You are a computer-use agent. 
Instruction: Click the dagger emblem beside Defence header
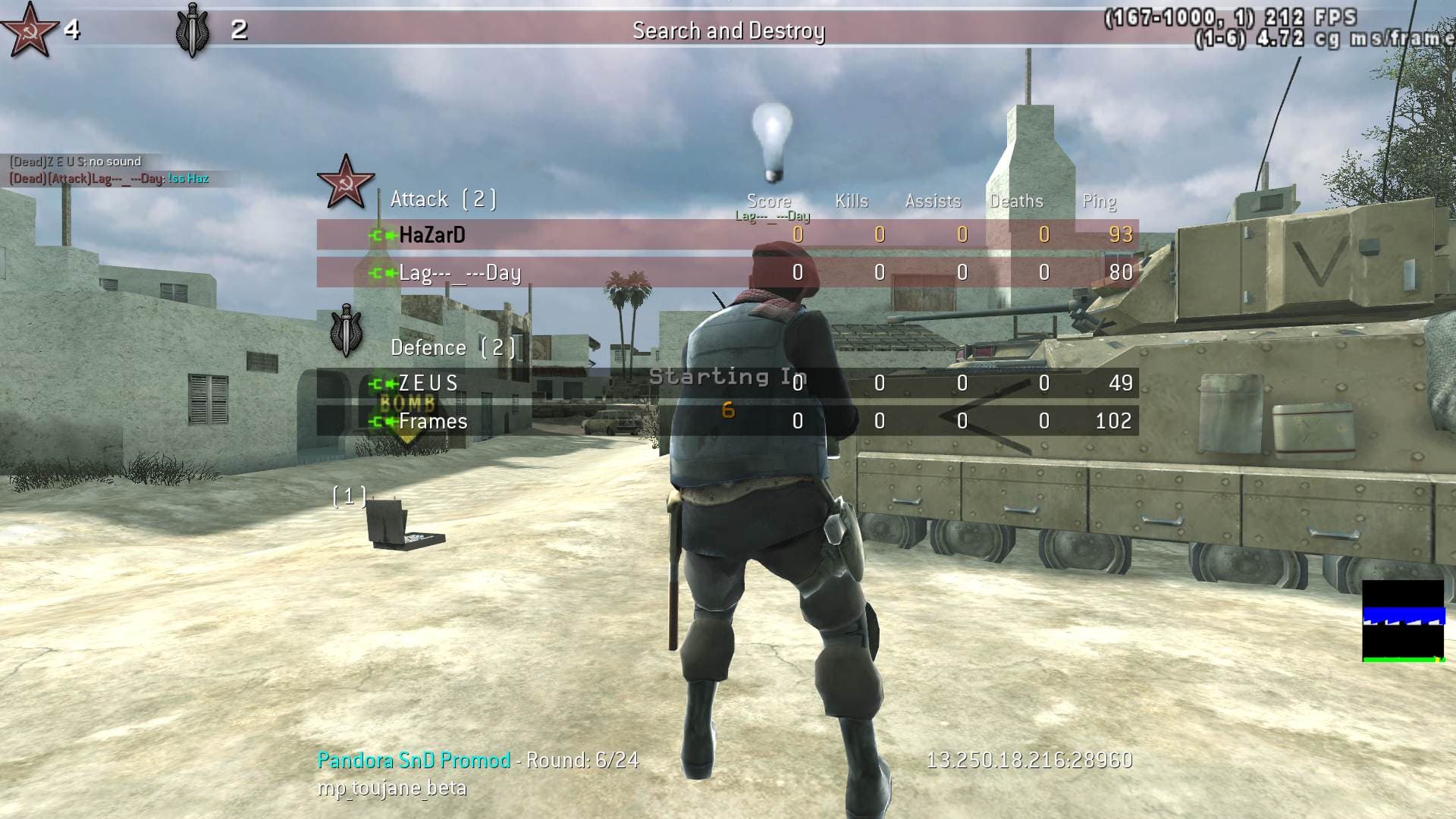[346, 331]
